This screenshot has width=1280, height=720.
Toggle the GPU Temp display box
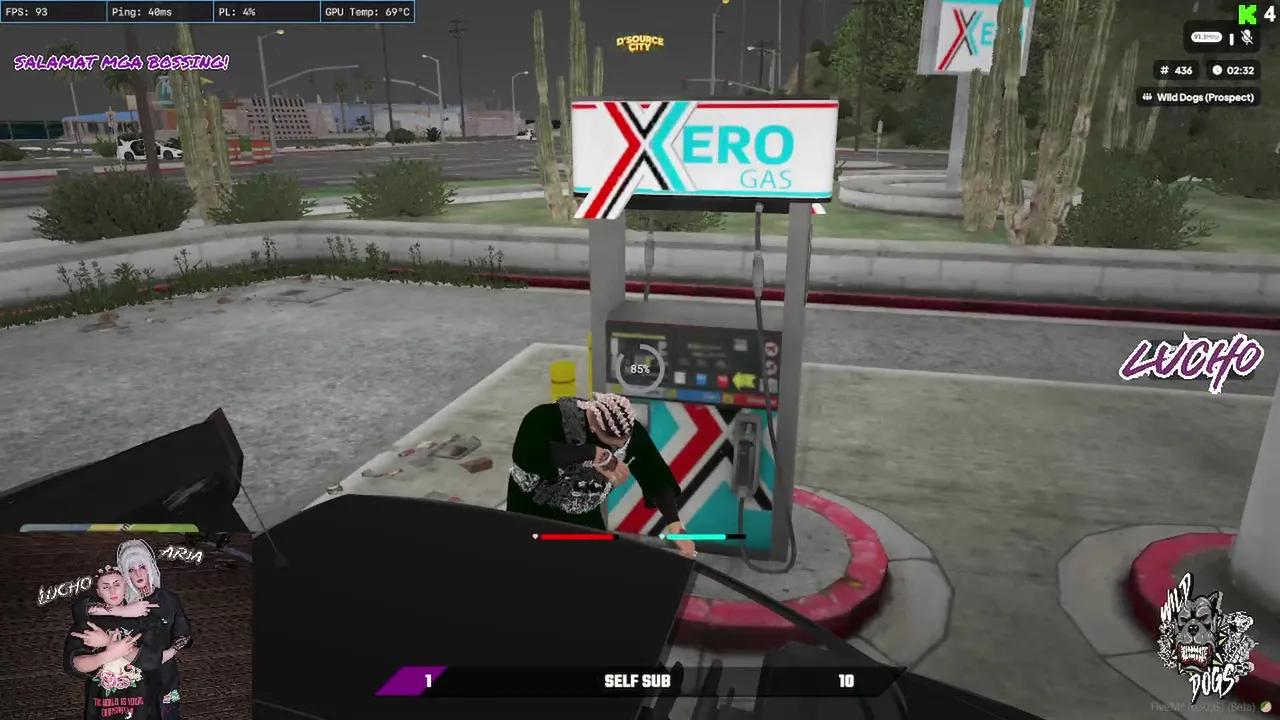(367, 13)
